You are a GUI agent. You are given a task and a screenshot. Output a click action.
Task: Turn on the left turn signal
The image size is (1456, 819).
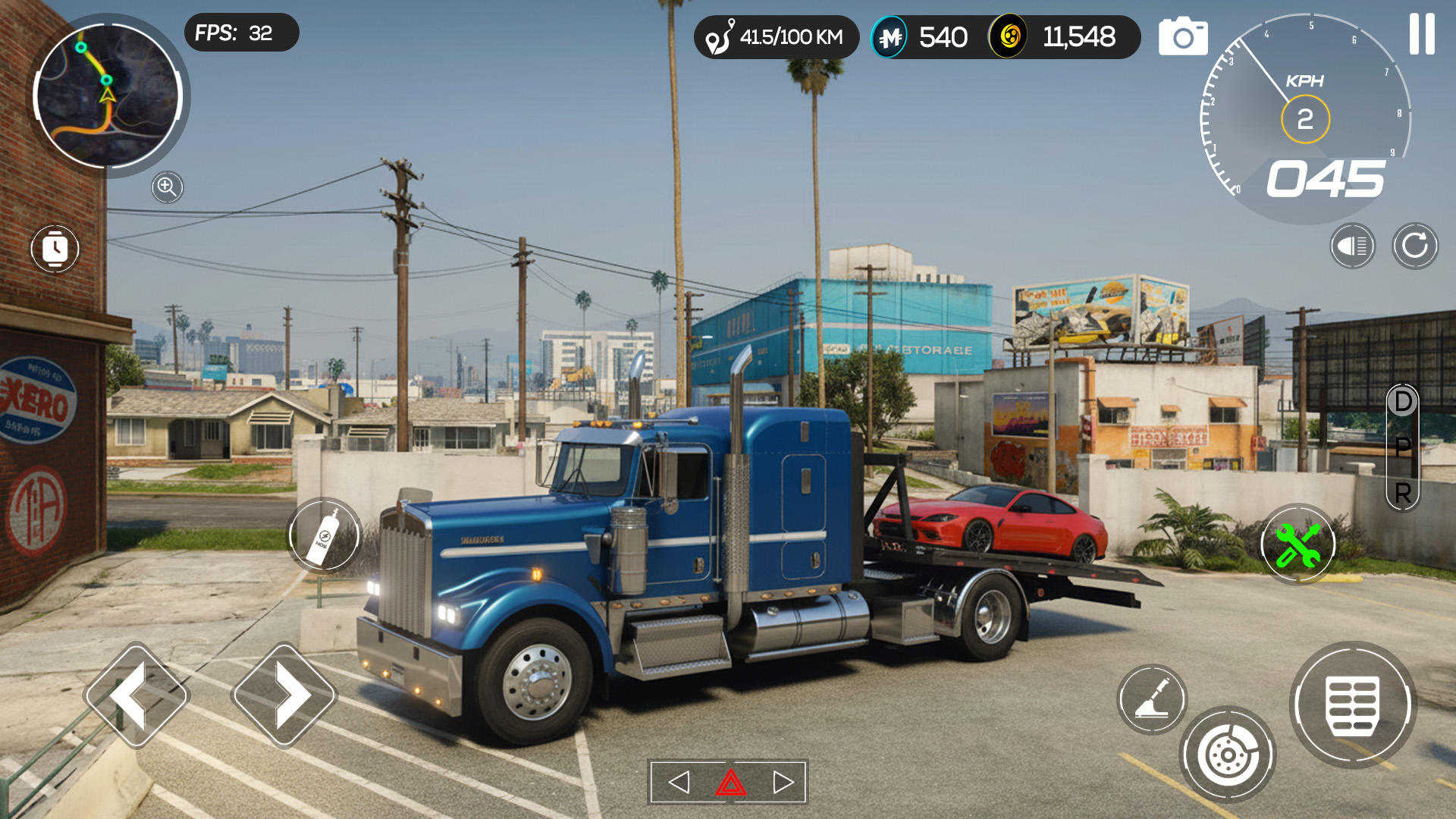pos(679,782)
